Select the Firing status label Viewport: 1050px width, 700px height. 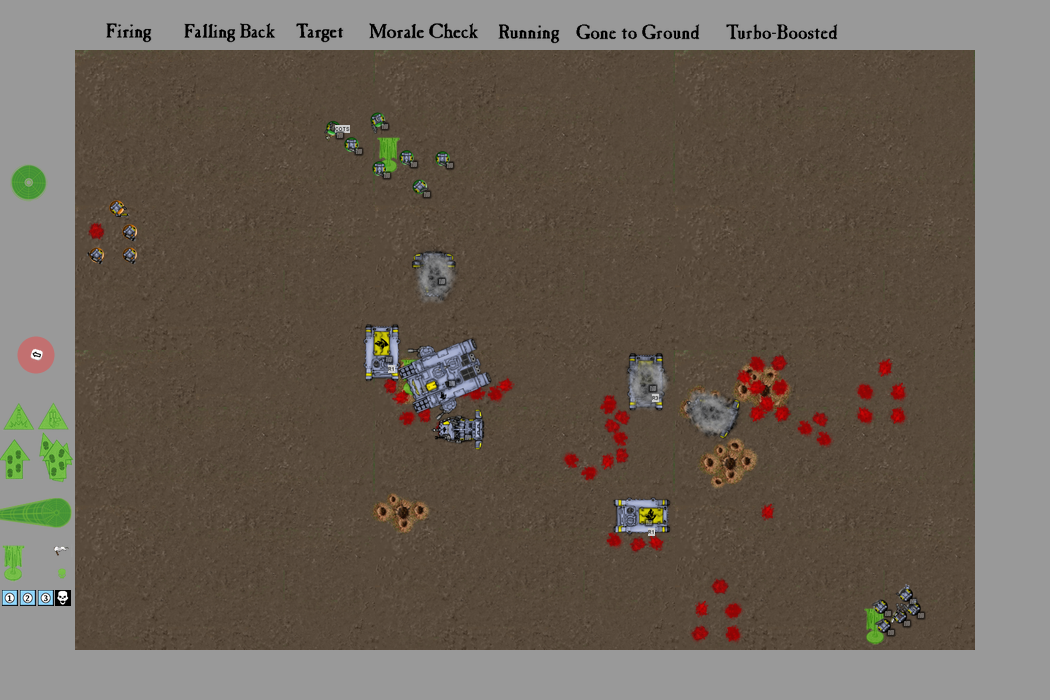point(129,32)
